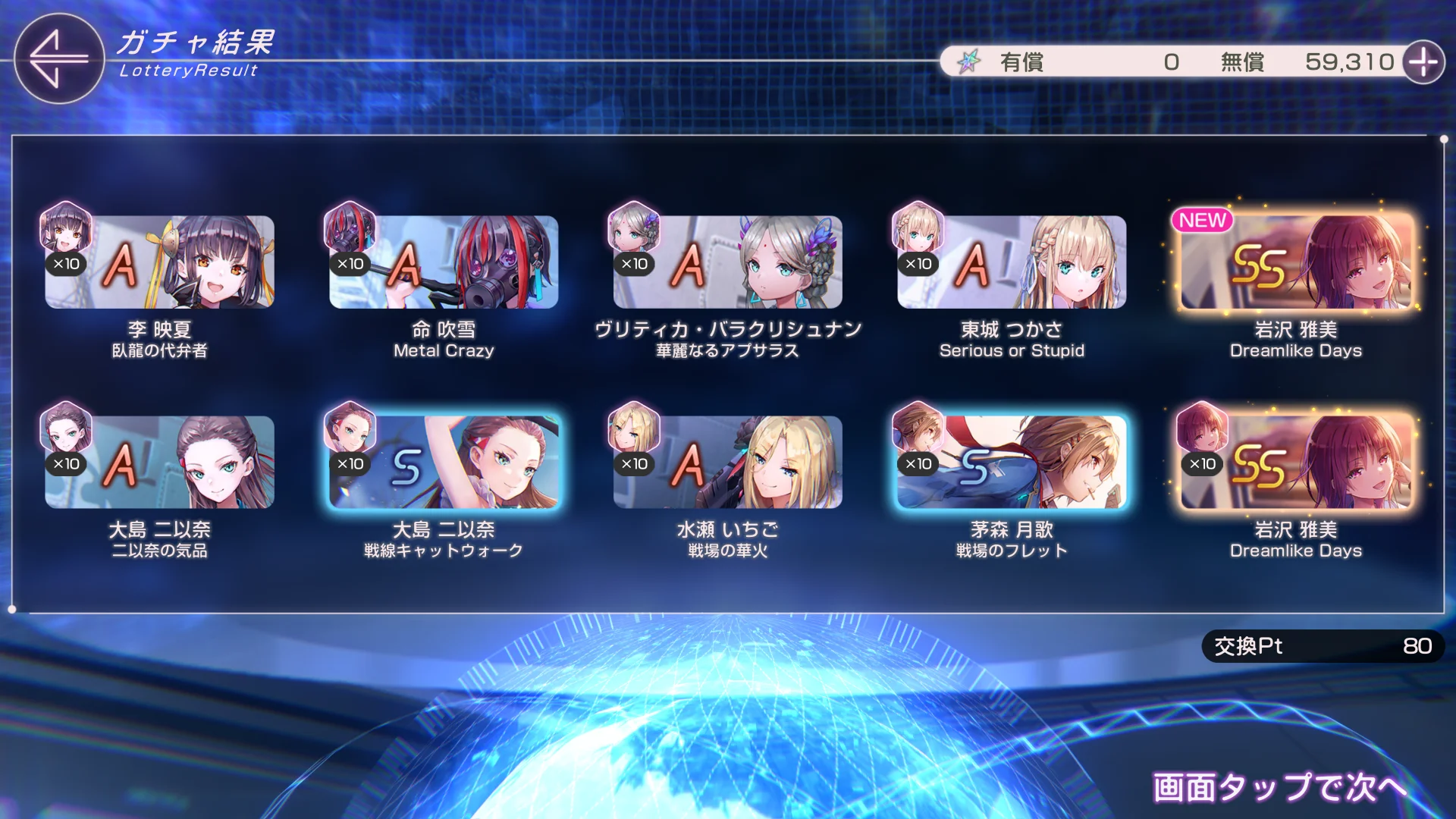The width and height of the screenshot is (1456, 819).
Task: Select the 大島 二以奈 二以奈の気品 card
Action: (159, 463)
